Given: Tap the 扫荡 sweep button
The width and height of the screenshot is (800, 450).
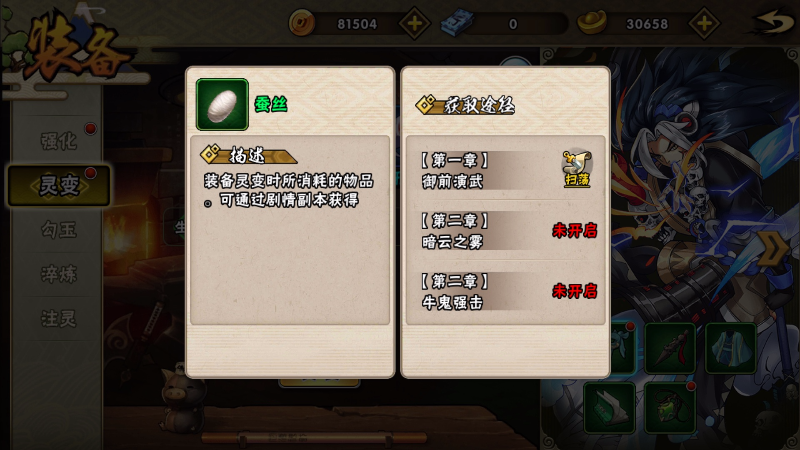Looking at the screenshot, I should (577, 168).
